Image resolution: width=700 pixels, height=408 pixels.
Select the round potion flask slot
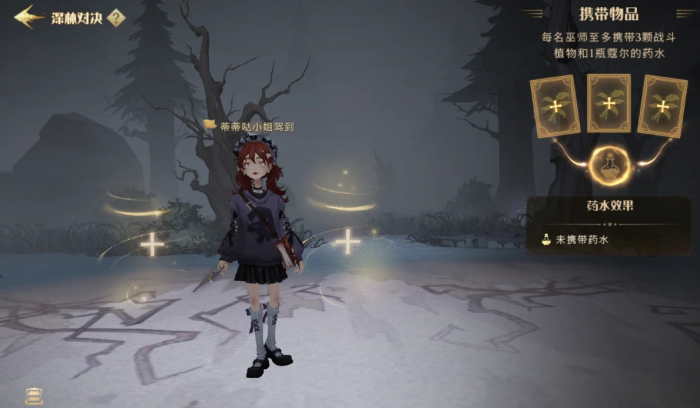608,166
